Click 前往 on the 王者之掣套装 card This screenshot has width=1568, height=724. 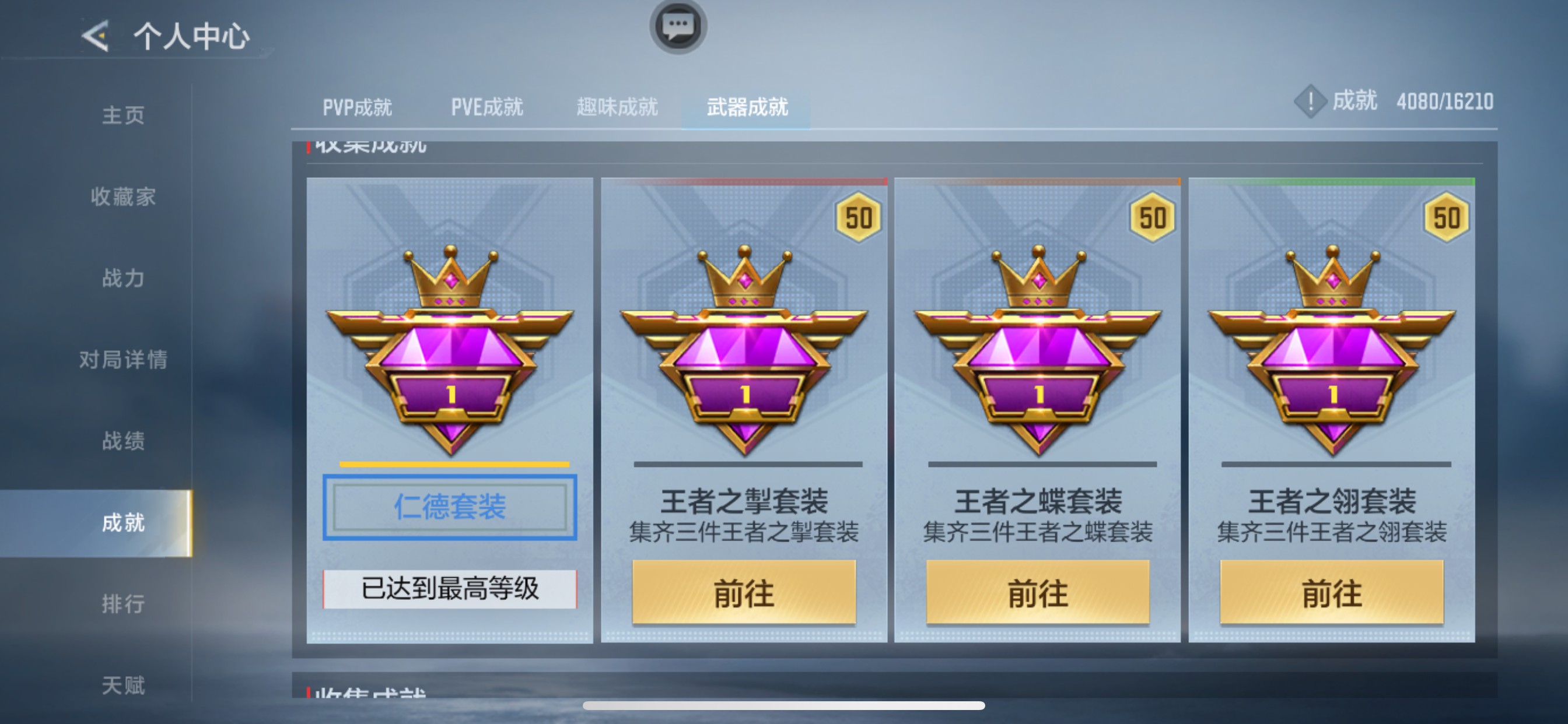click(x=743, y=593)
